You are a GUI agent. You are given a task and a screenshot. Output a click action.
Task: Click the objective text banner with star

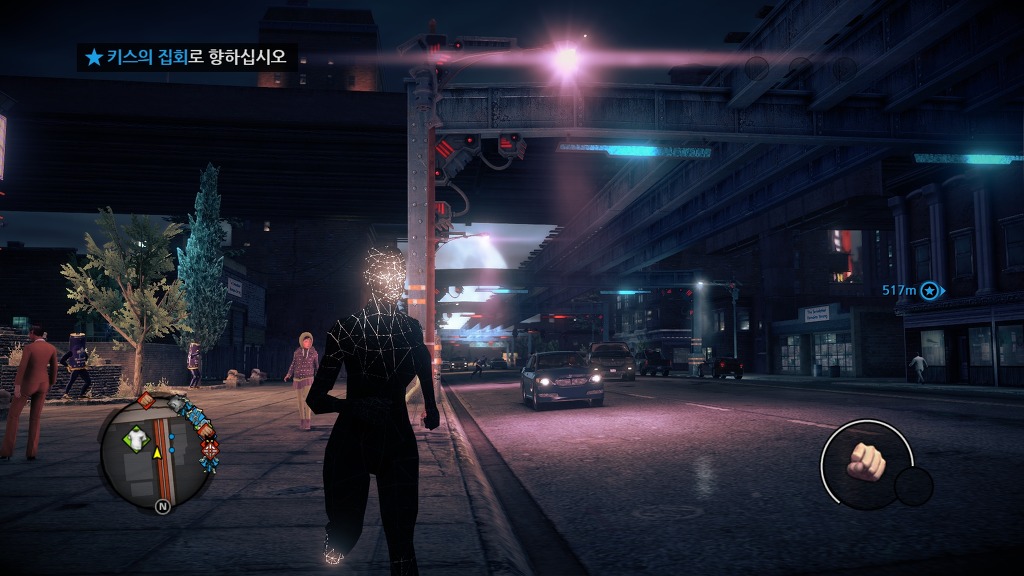(187, 57)
